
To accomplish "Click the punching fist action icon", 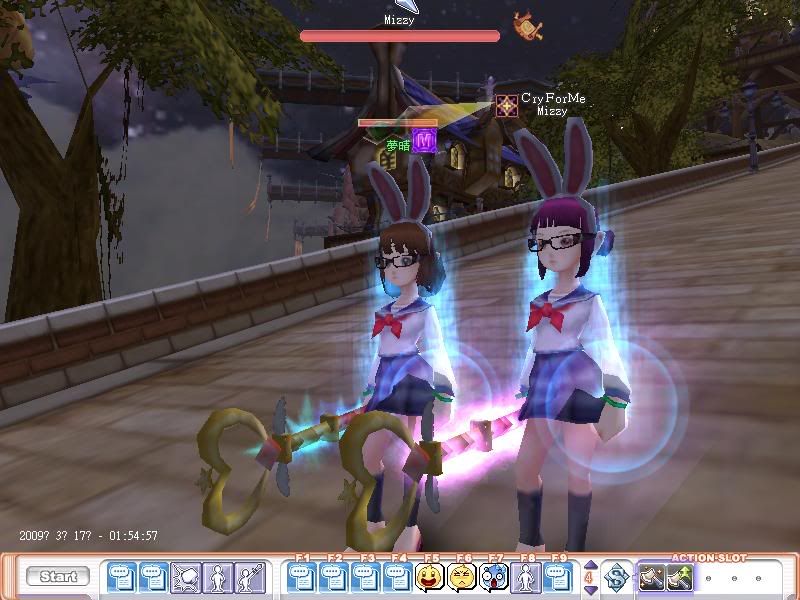I will (x=186, y=577).
